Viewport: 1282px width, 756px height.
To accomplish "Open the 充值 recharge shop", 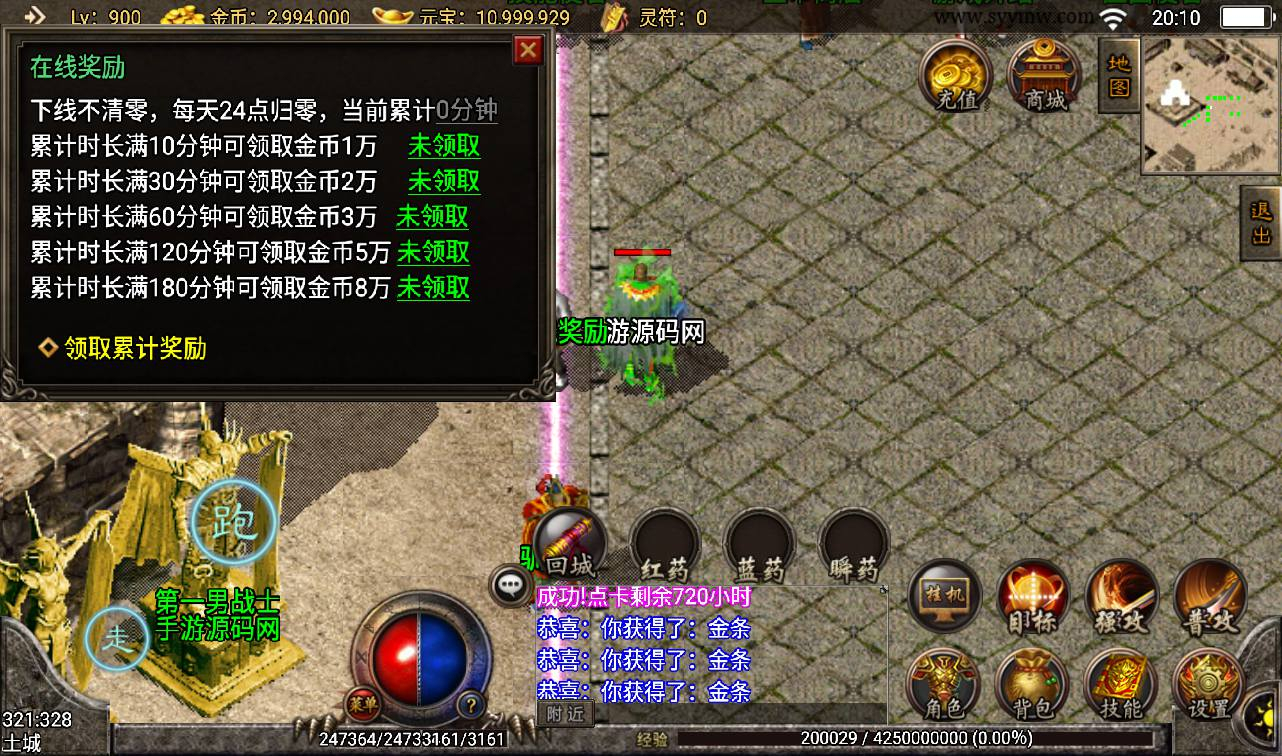I will (955, 76).
